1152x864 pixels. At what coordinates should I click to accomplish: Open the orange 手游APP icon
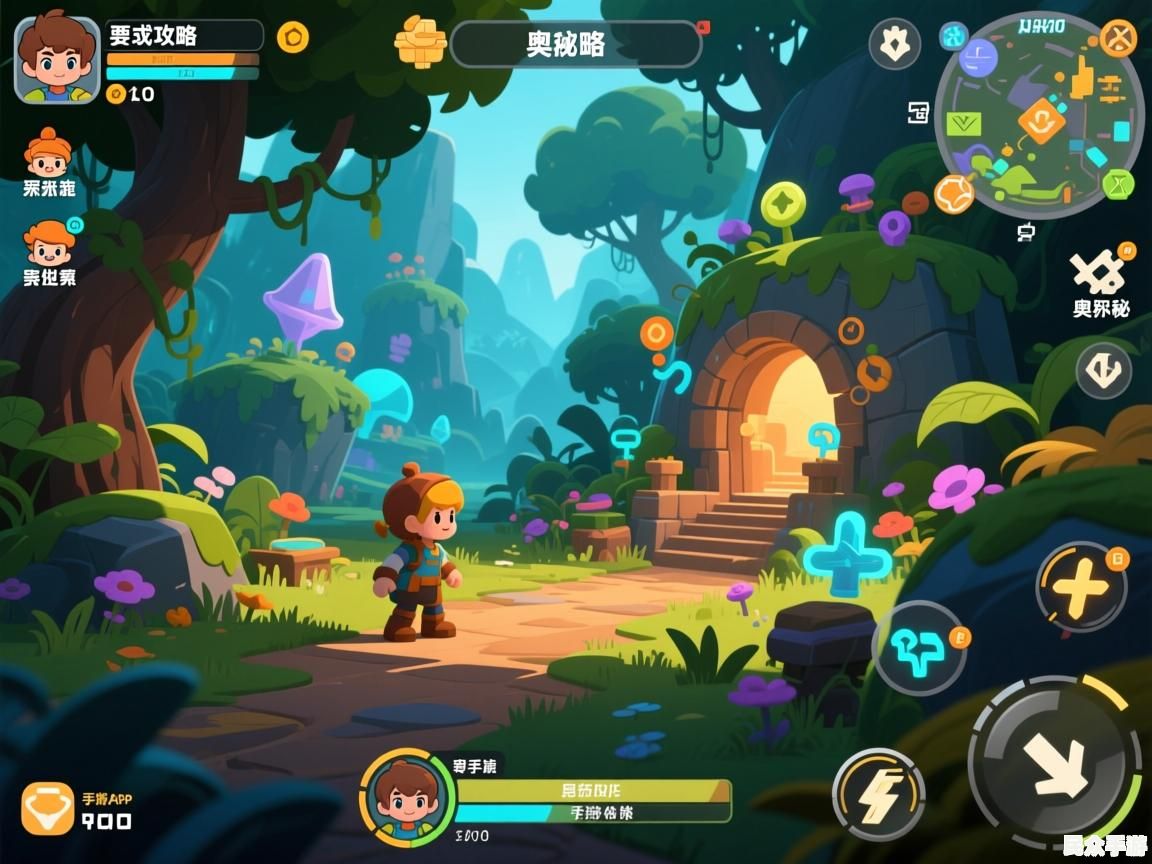[48, 808]
